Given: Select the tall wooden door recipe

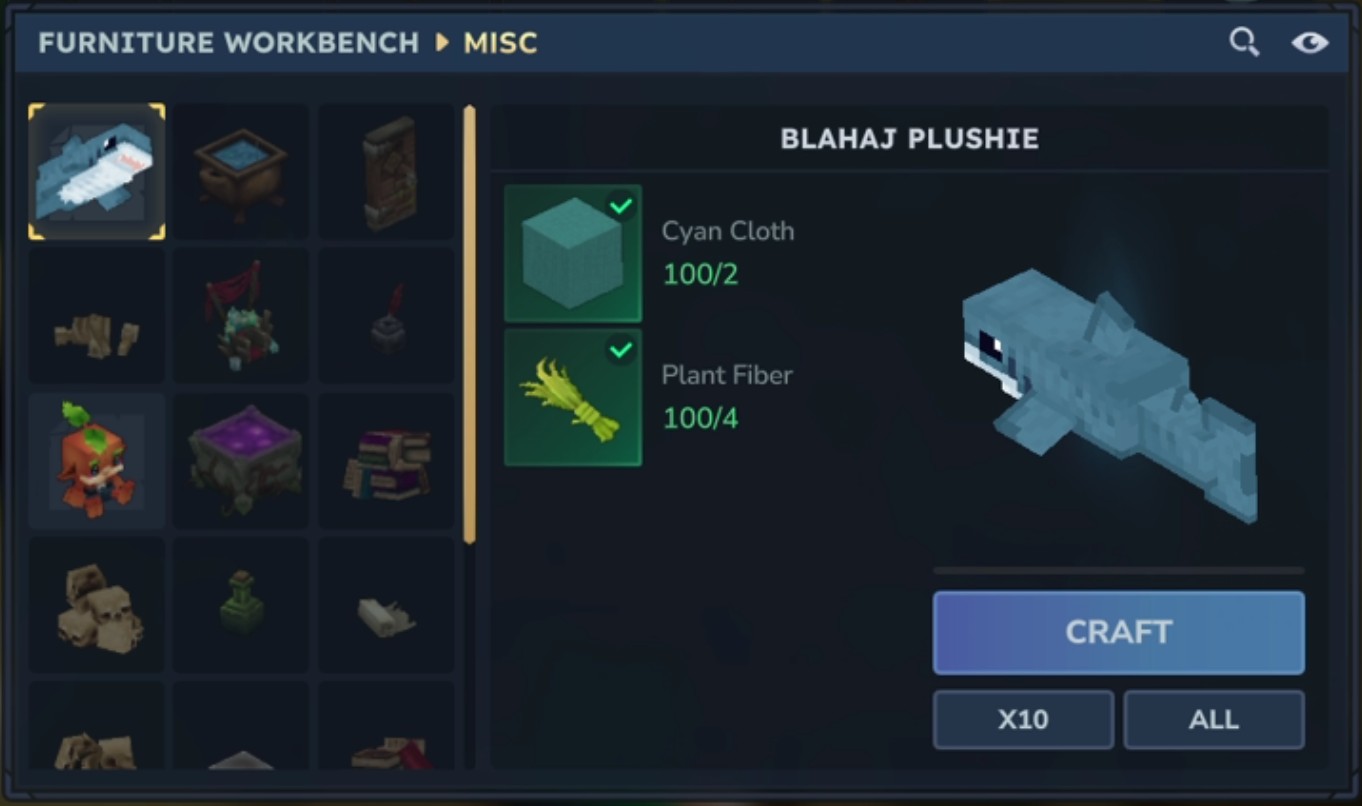Looking at the screenshot, I should (386, 172).
